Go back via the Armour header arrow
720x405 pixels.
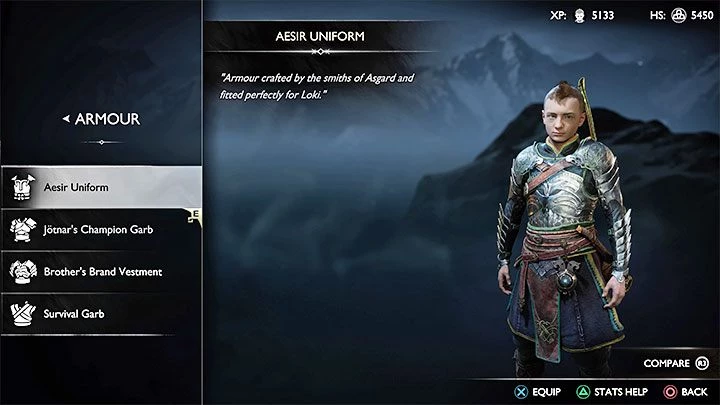67,119
